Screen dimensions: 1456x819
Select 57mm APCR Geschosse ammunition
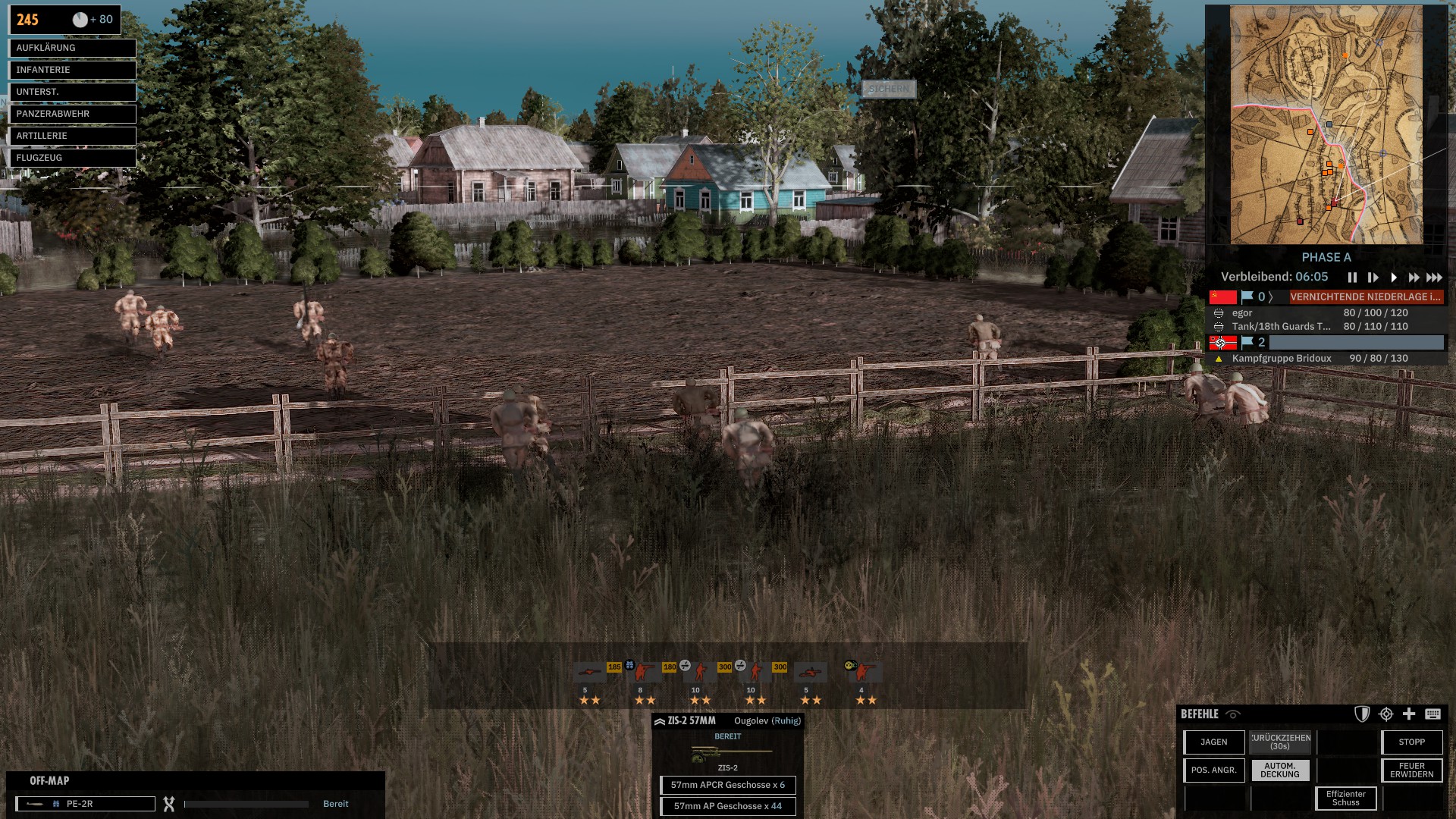[727, 785]
